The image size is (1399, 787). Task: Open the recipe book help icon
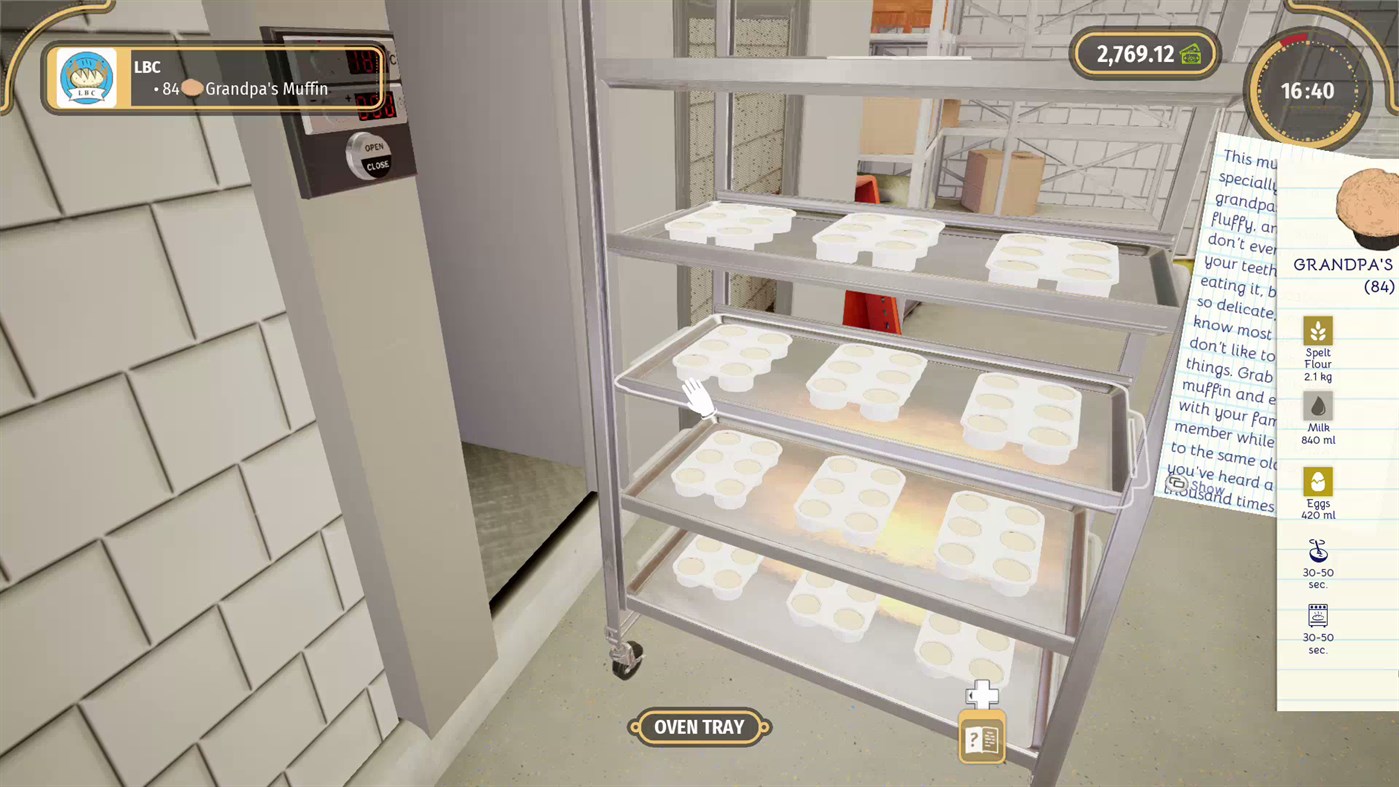click(981, 739)
